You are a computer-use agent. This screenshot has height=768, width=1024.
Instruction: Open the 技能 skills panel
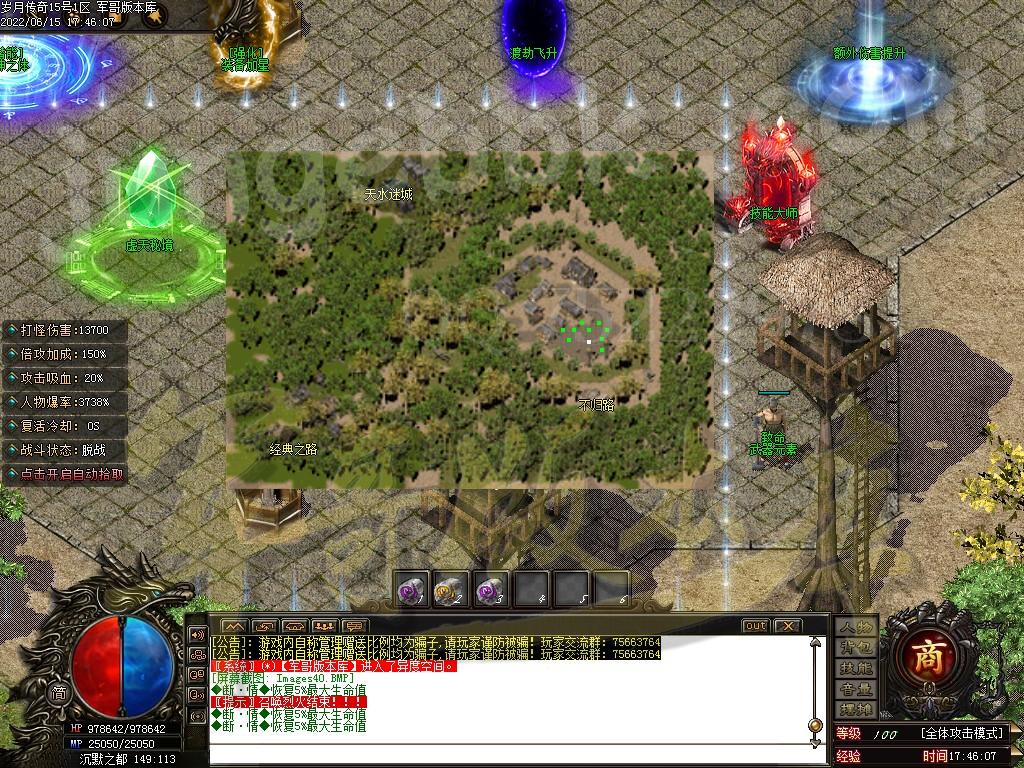857,668
